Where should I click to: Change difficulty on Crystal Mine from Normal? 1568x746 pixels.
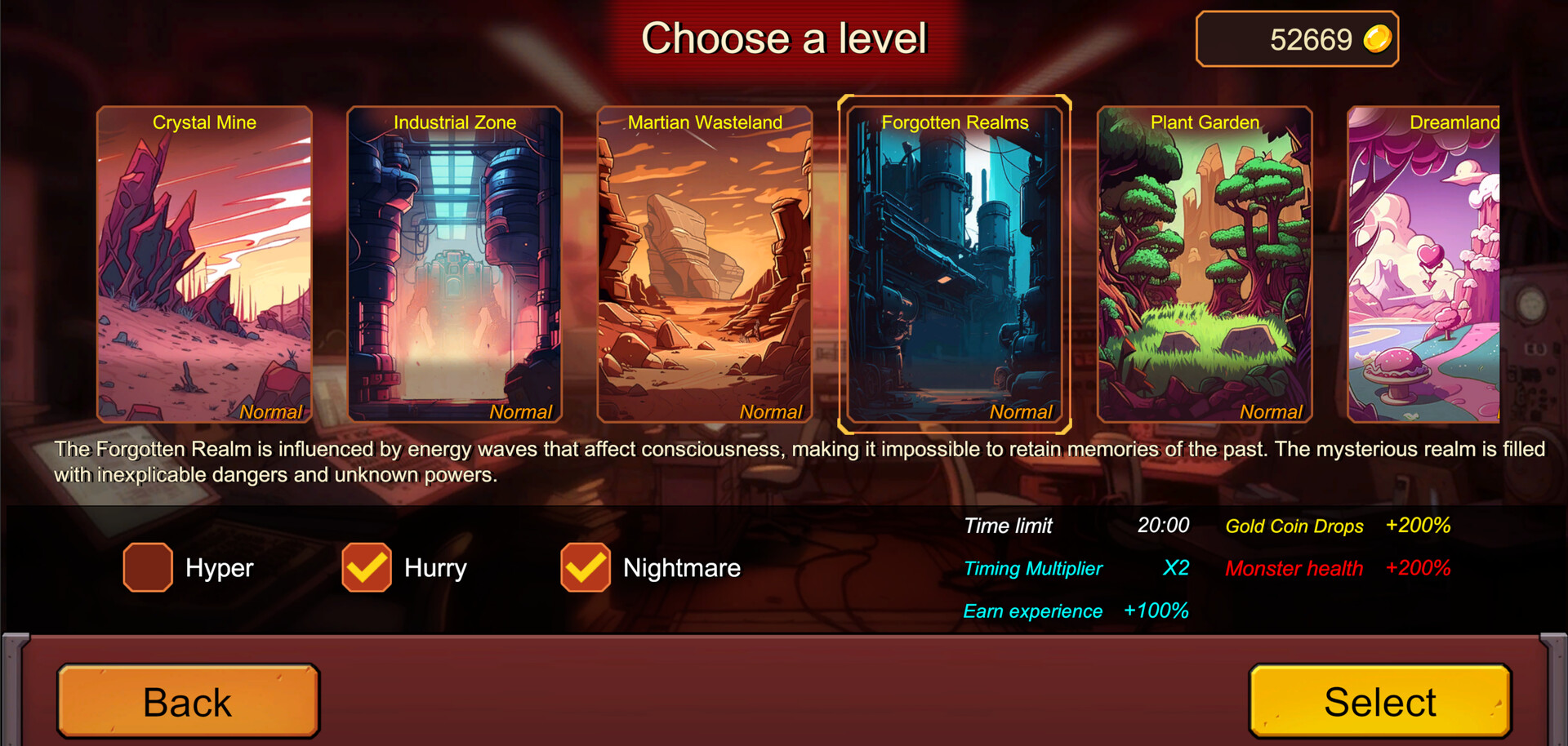pos(270,412)
